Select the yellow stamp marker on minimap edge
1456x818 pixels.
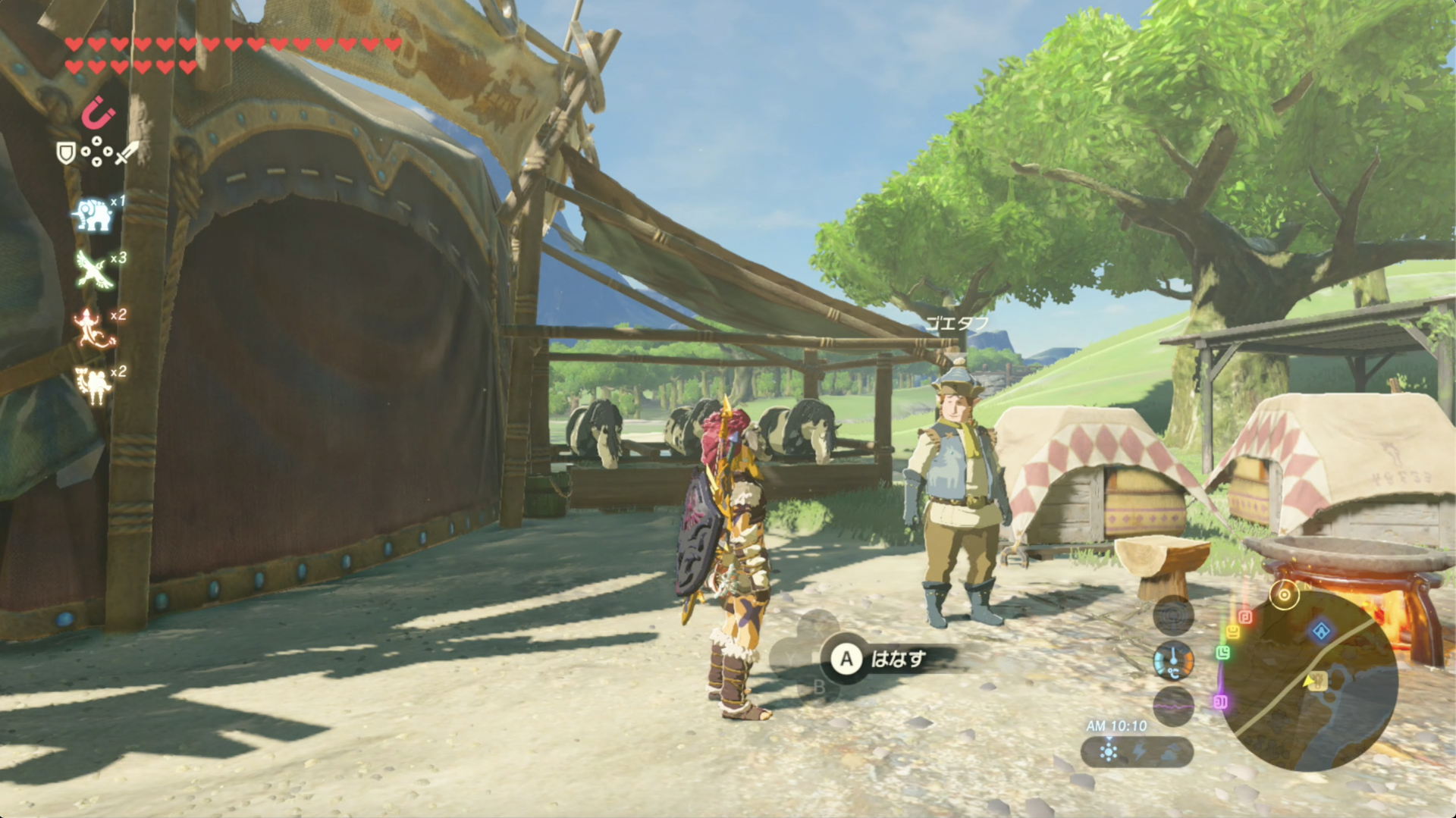[x=1233, y=631]
